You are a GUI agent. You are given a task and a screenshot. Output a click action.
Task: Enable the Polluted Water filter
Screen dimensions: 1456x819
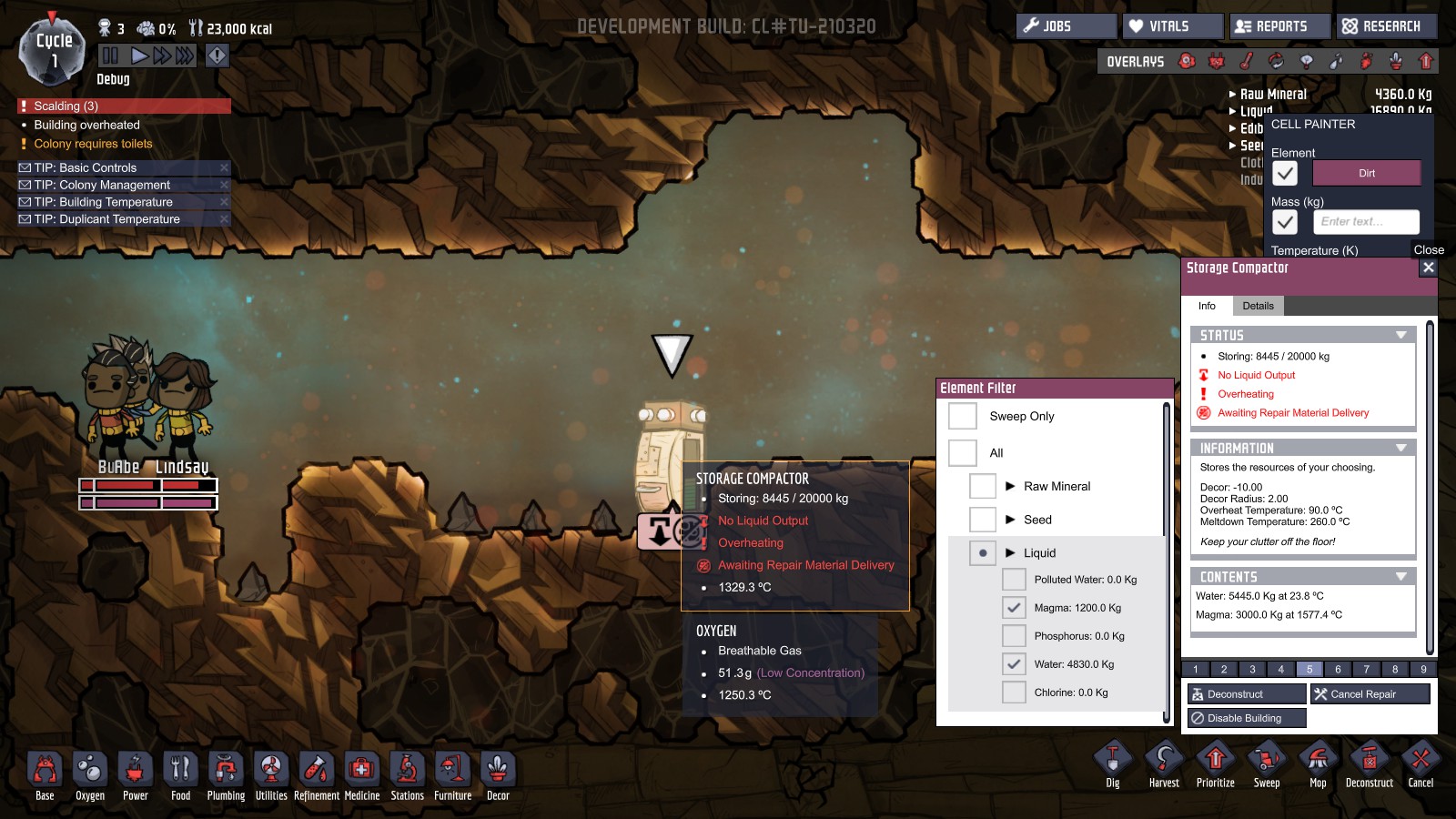click(1014, 580)
